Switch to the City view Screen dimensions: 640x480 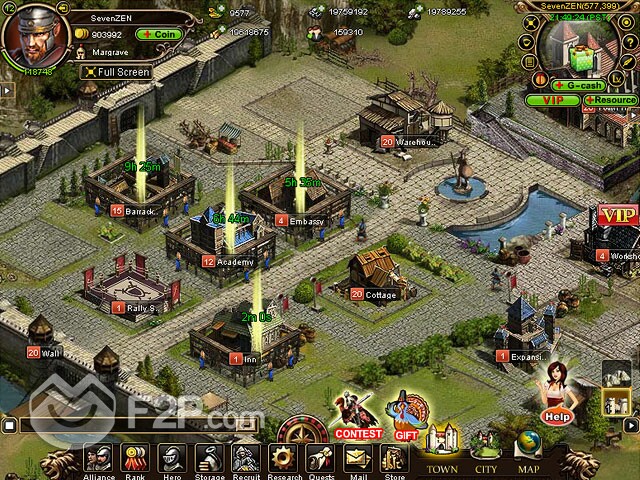tap(486, 449)
